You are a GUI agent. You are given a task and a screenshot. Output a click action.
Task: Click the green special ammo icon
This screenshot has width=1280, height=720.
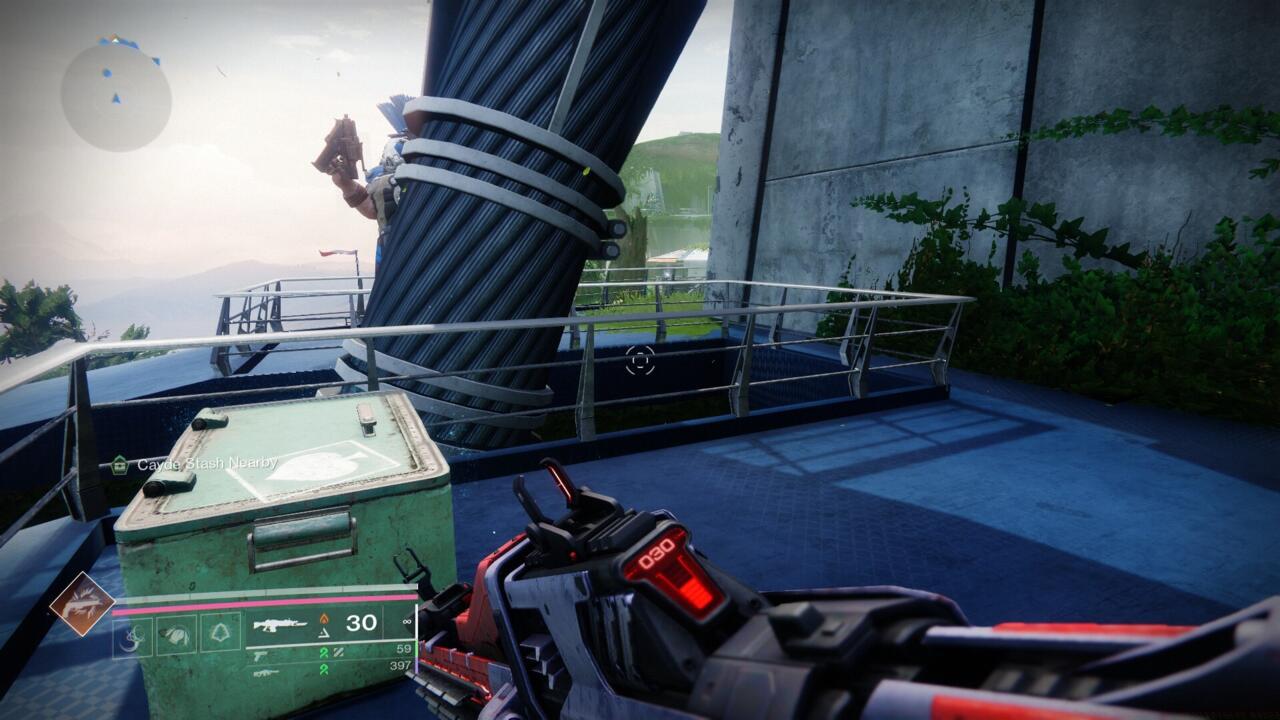pyautogui.click(x=326, y=652)
